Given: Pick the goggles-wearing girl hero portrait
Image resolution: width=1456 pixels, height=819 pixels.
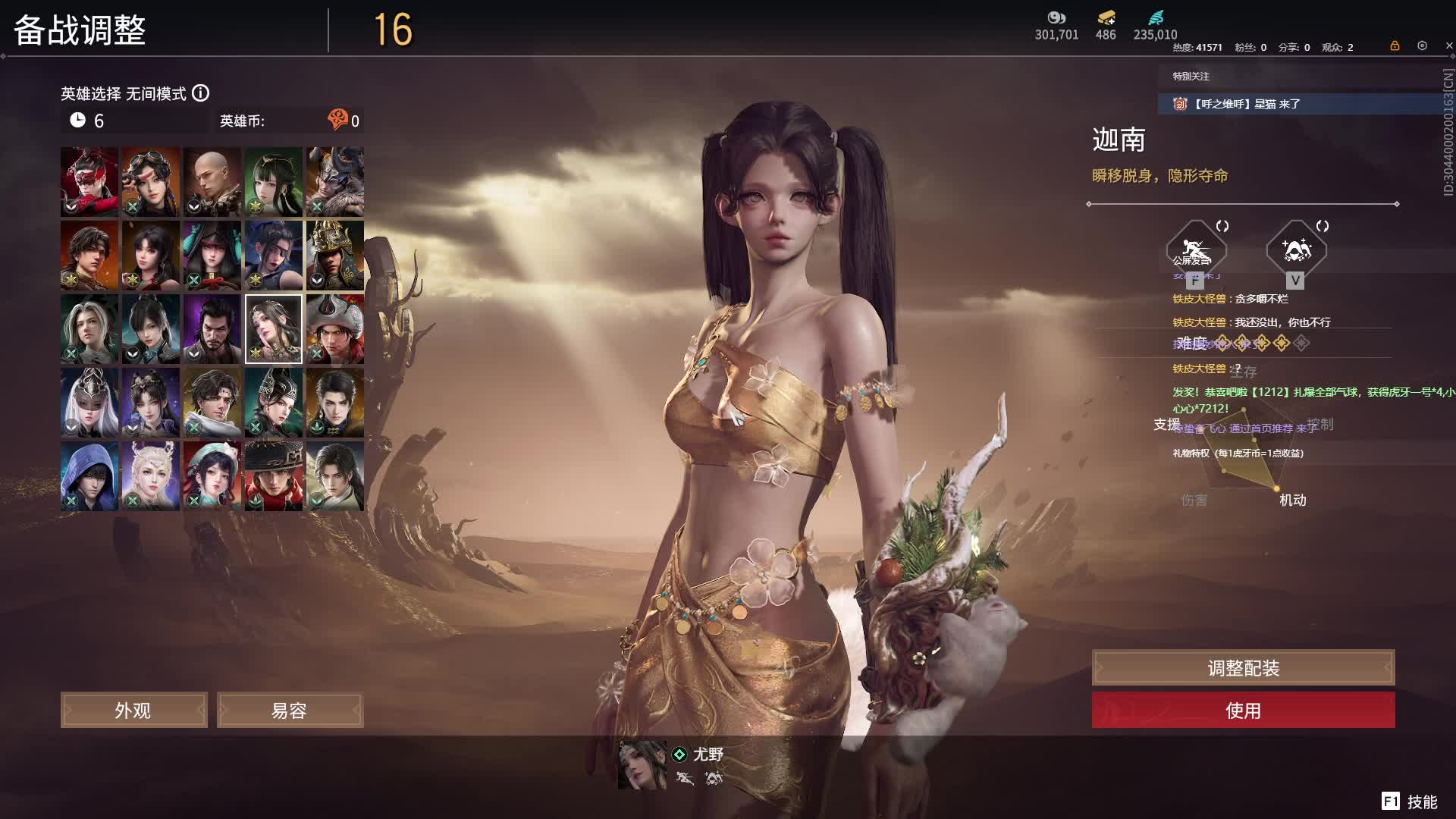Looking at the screenshot, I should click(x=151, y=182).
